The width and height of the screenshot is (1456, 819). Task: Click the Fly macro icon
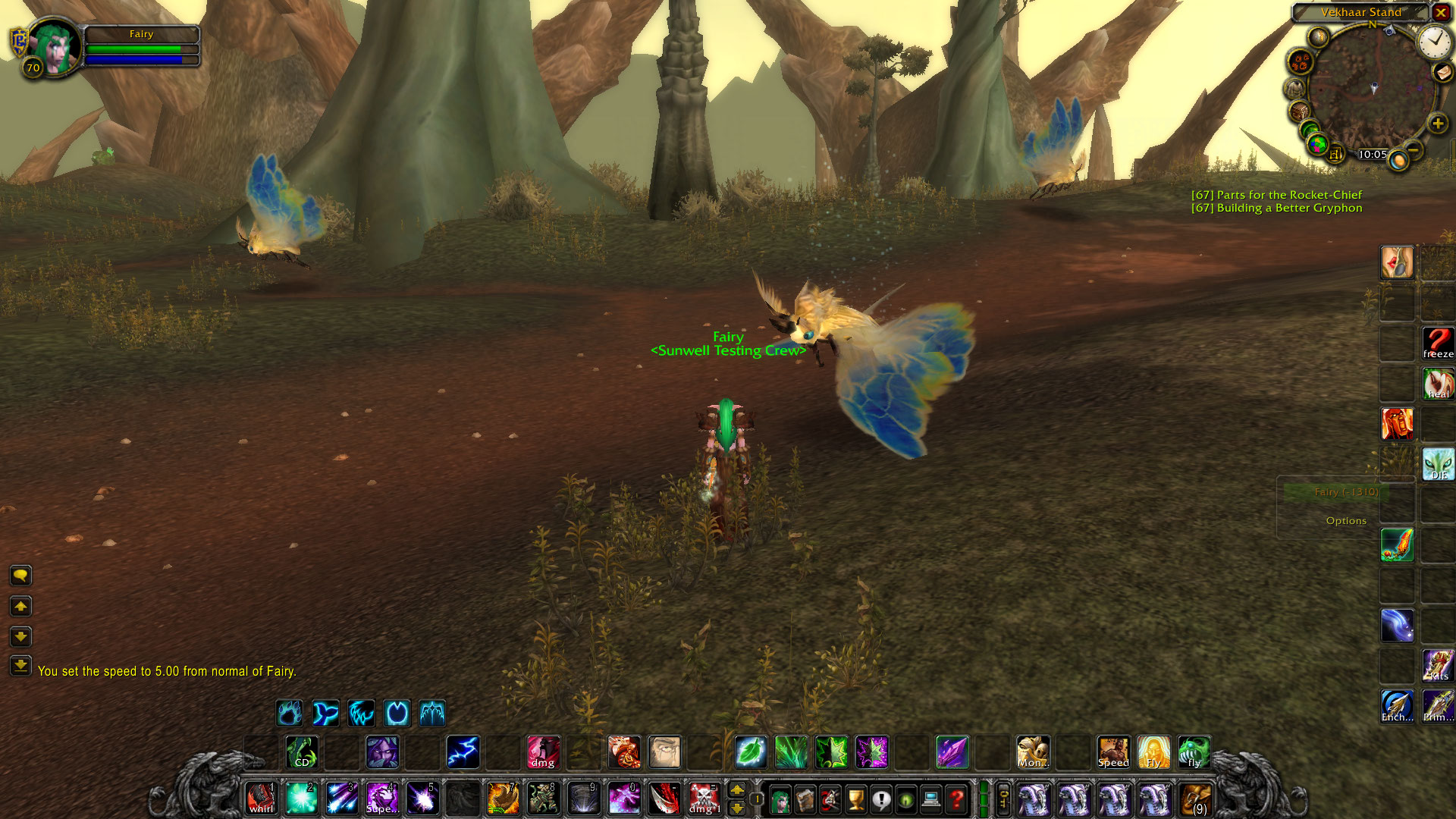1154,752
